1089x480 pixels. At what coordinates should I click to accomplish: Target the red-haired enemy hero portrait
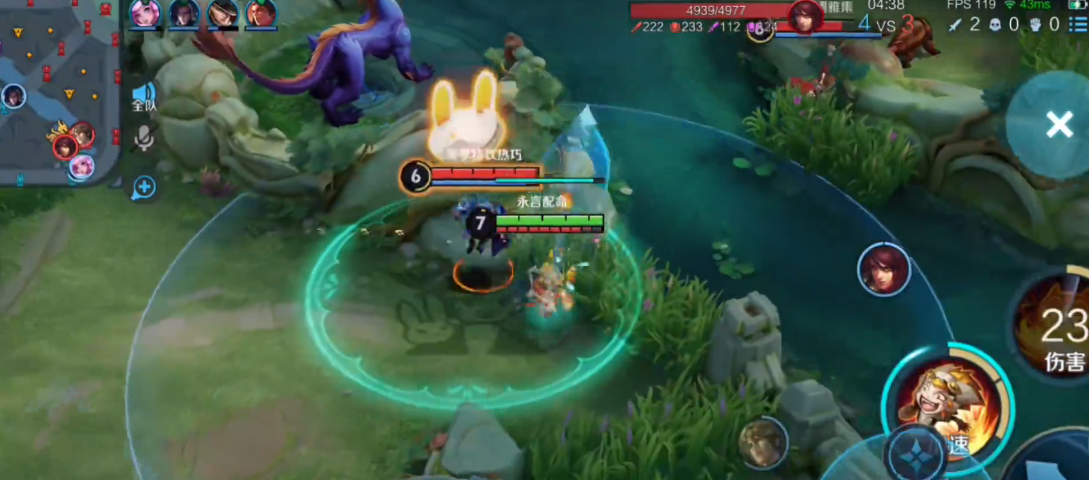click(x=884, y=269)
